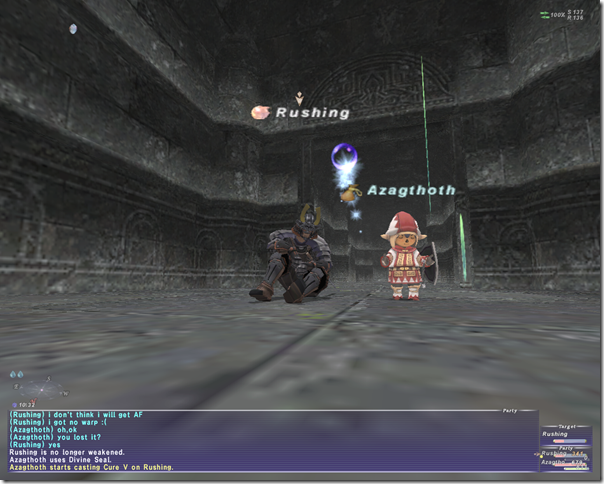604x484 pixels.
Task: Click the Azagthoth name label
Action: [x=411, y=190]
